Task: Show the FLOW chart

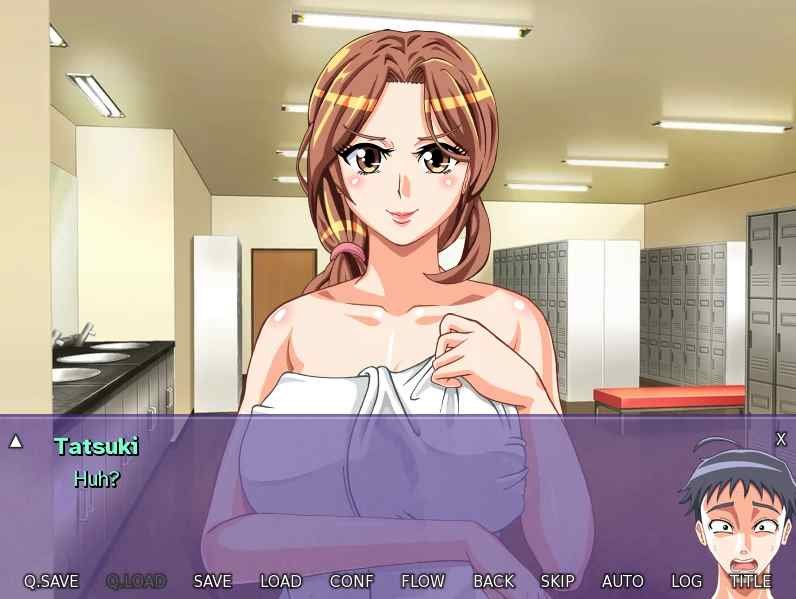Action: 423,581
